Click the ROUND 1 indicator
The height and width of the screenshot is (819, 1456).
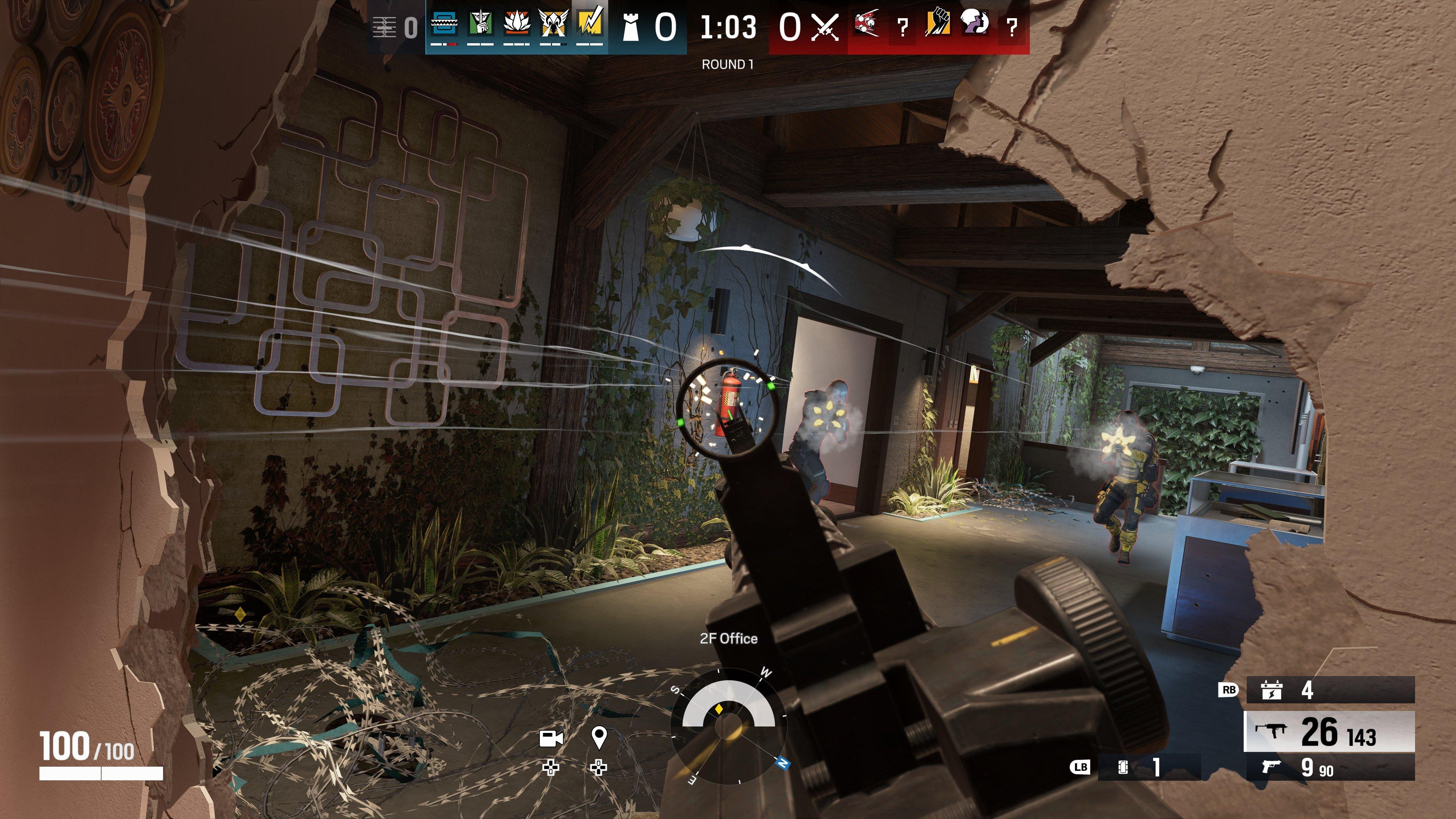[x=728, y=64]
